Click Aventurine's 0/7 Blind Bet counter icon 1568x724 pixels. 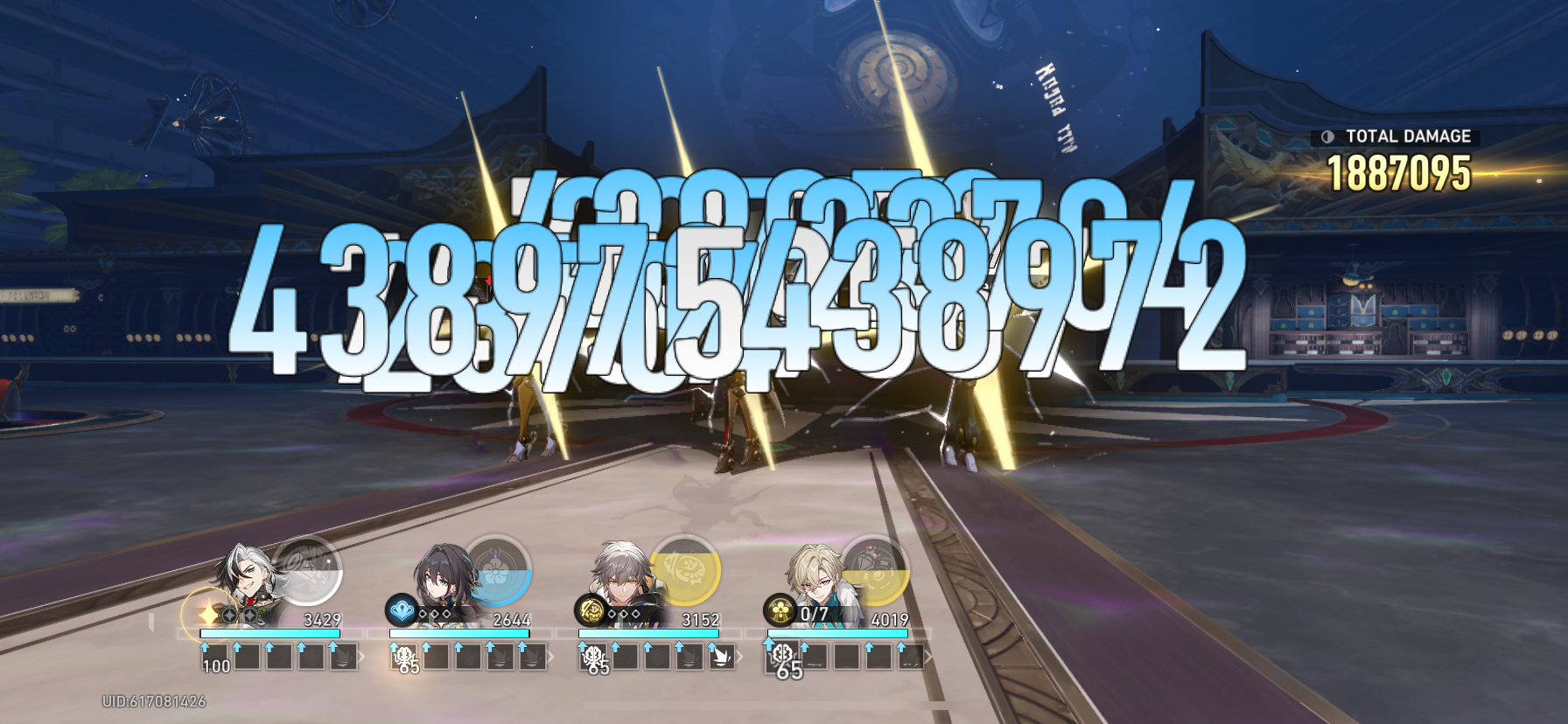pos(780,612)
